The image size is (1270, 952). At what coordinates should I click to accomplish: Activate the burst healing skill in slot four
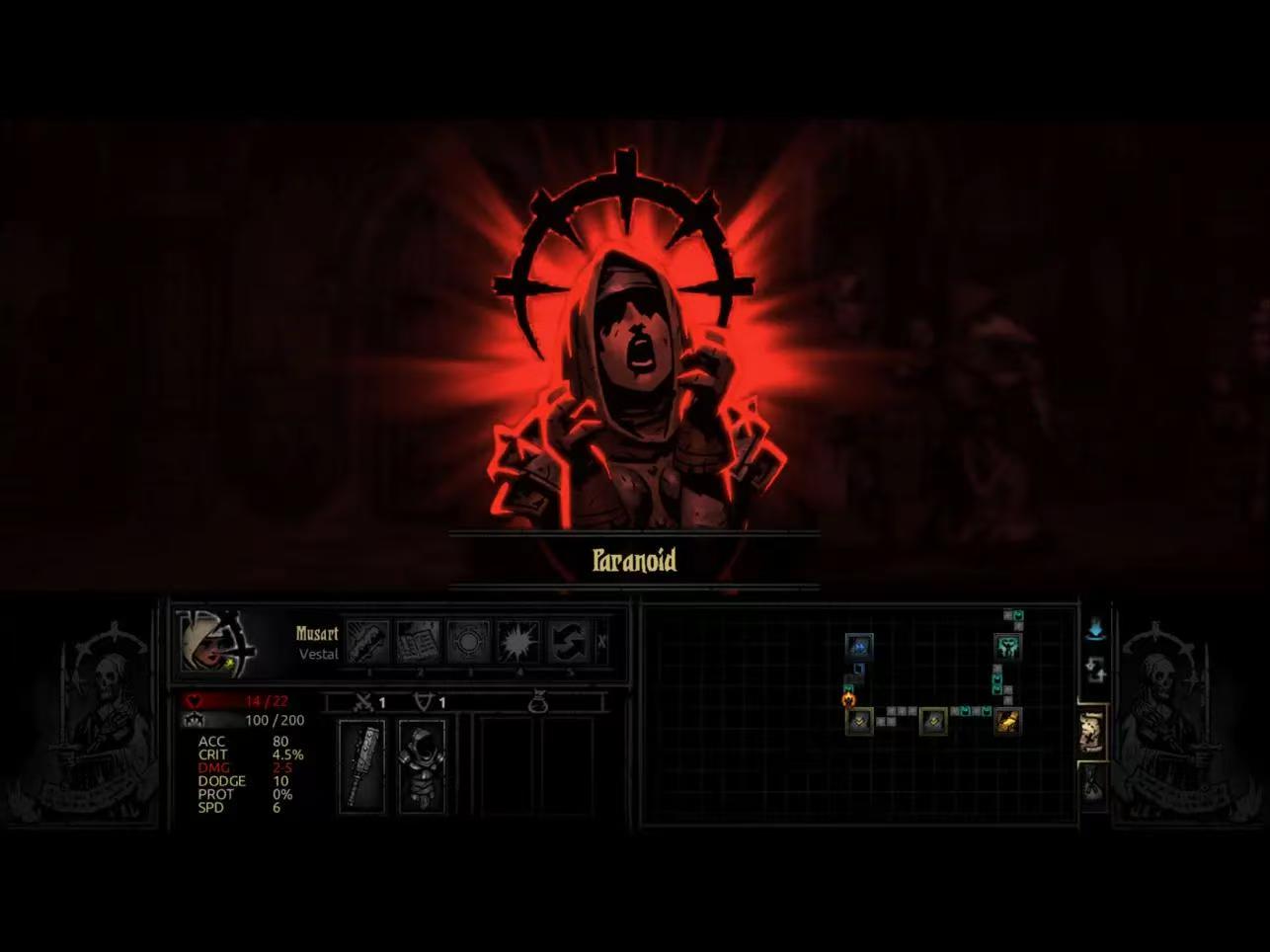(519, 640)
